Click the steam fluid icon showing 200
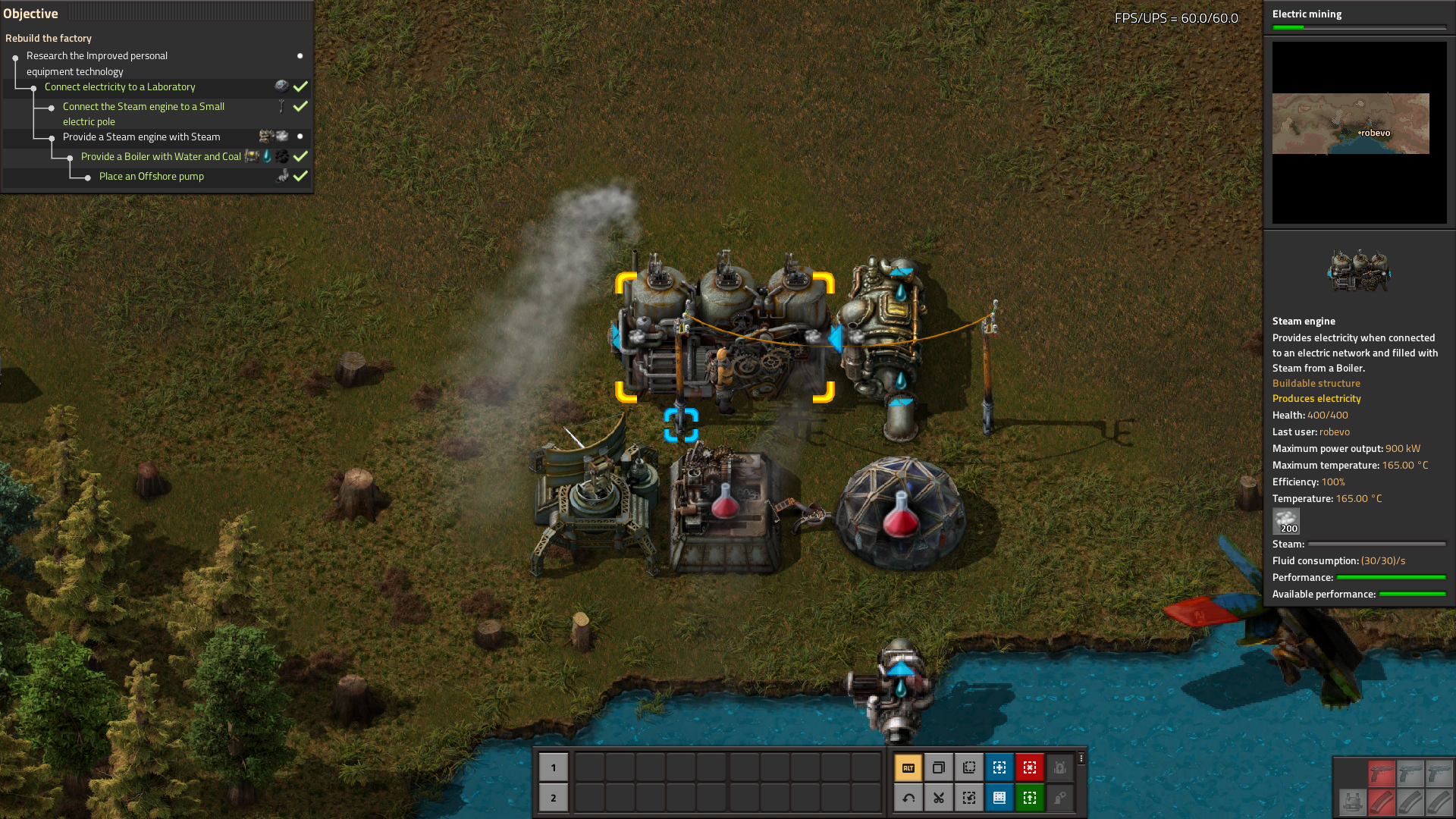 click(1286, 522)
